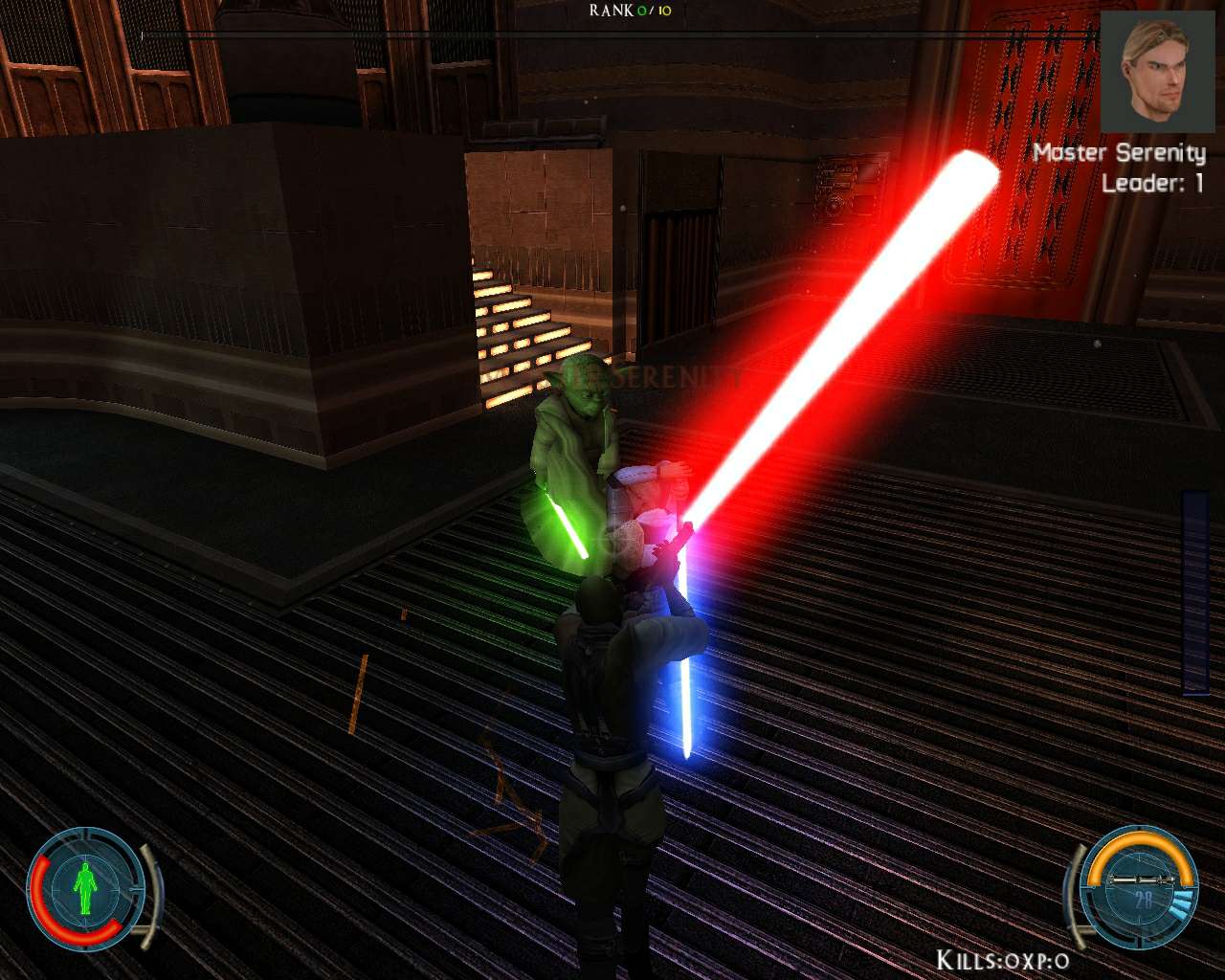
Task: Click the Leader: 1 score line
Action: (x=1152, y=183)
